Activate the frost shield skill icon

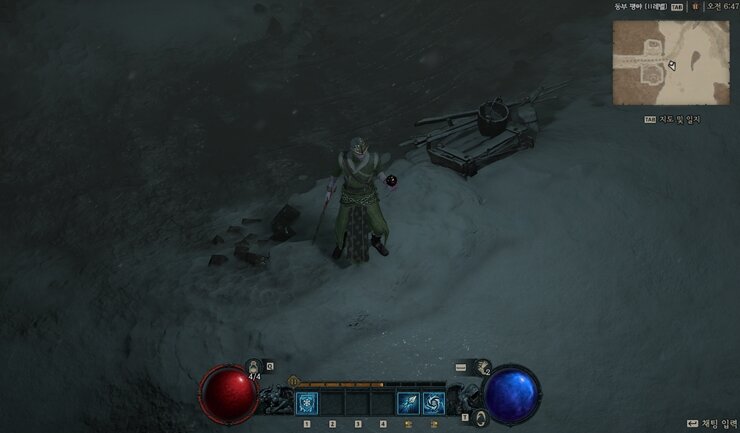point(307,403)
